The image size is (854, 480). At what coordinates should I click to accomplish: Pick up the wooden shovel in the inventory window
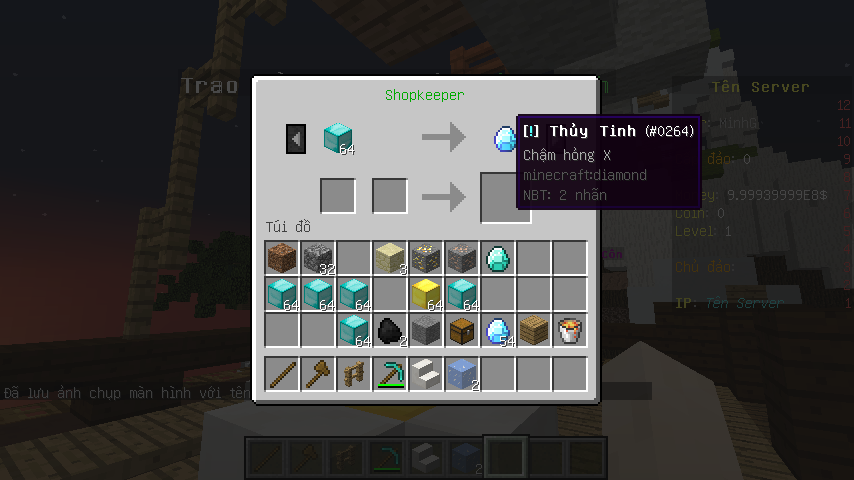[319, 374]
